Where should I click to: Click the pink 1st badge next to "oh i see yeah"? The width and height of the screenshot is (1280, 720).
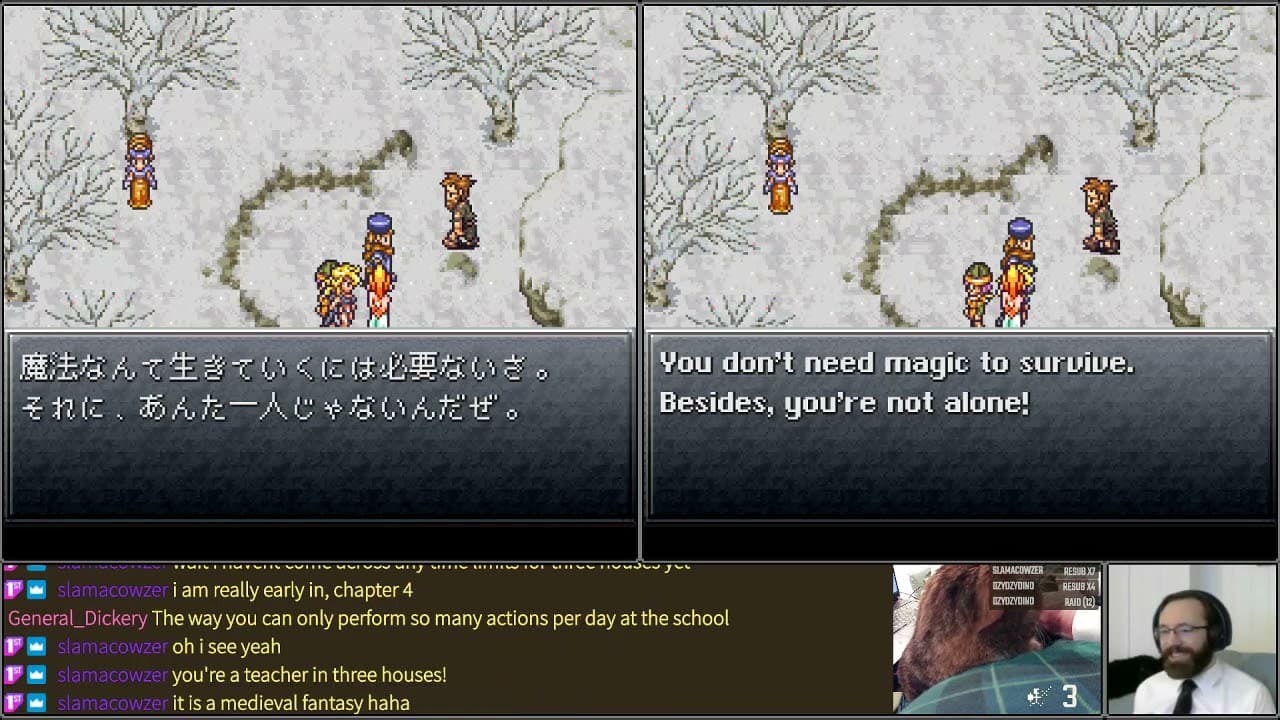[14, 647]
